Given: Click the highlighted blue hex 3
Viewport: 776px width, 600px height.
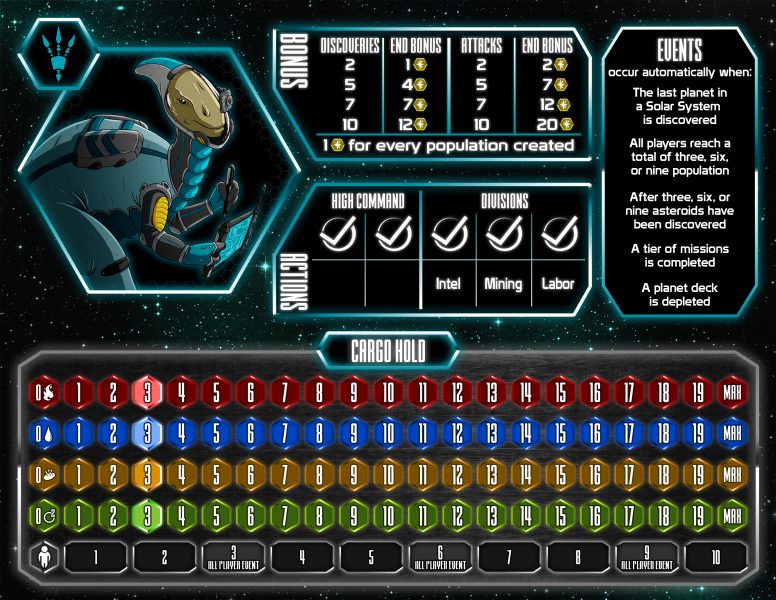Looking at the screenshot, I should coord(148,435).
